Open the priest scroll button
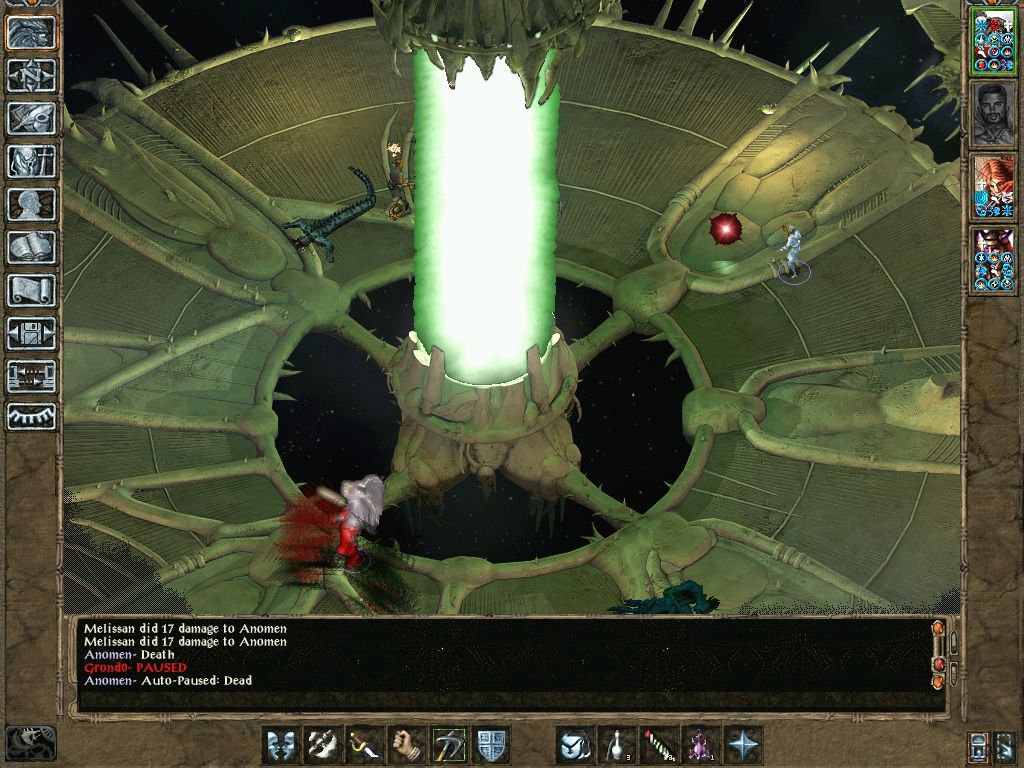This screenshot has height=768, width=1024. coord(31,290)
